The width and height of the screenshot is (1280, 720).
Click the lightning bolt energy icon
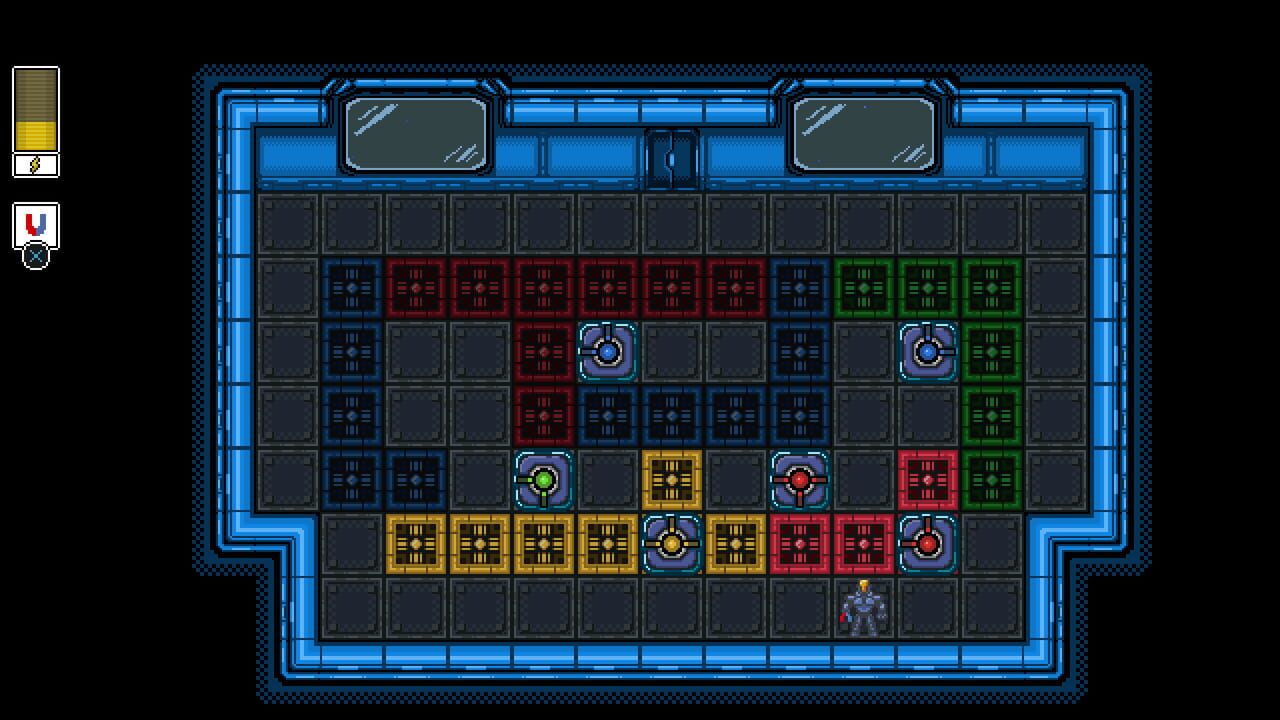pos(34,163)
